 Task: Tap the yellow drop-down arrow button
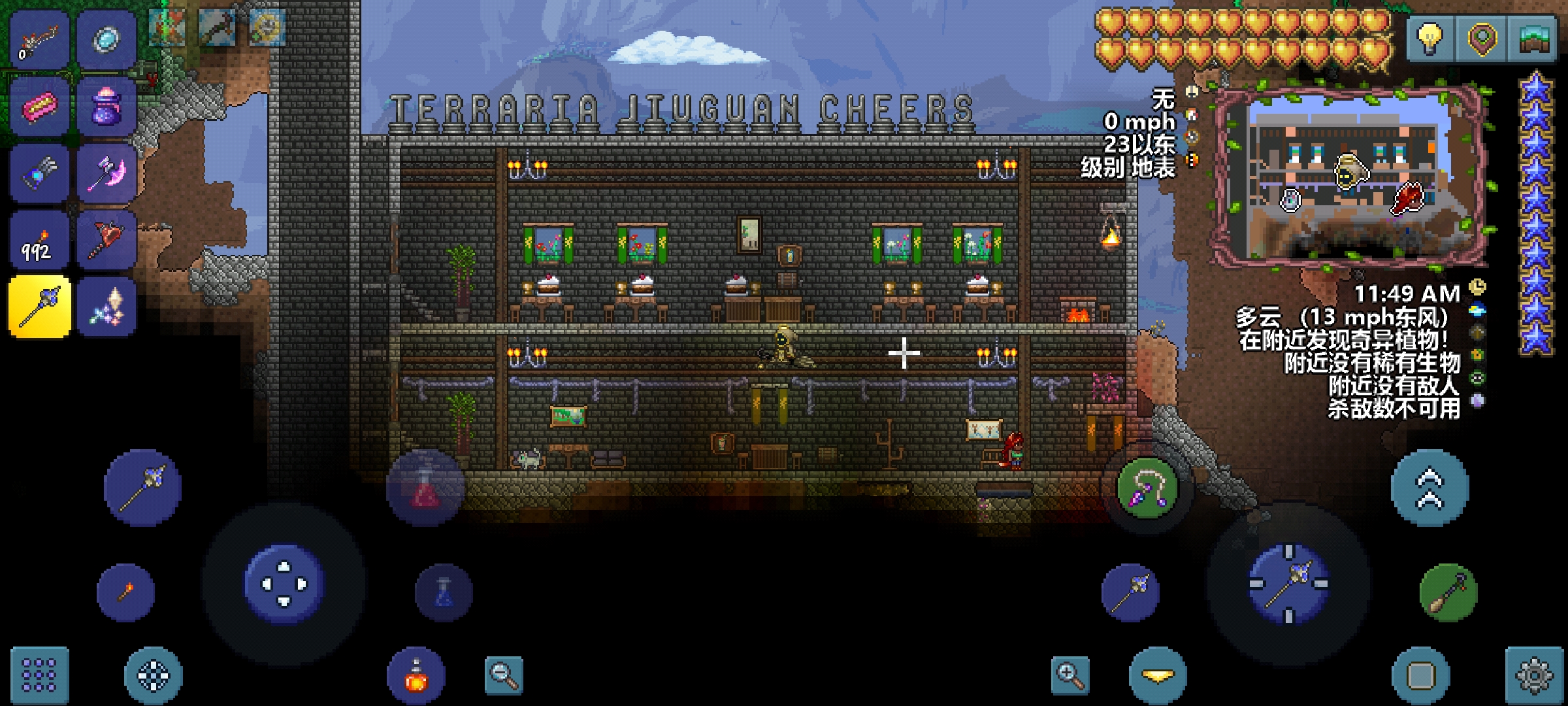click(x=1158, y=676)
